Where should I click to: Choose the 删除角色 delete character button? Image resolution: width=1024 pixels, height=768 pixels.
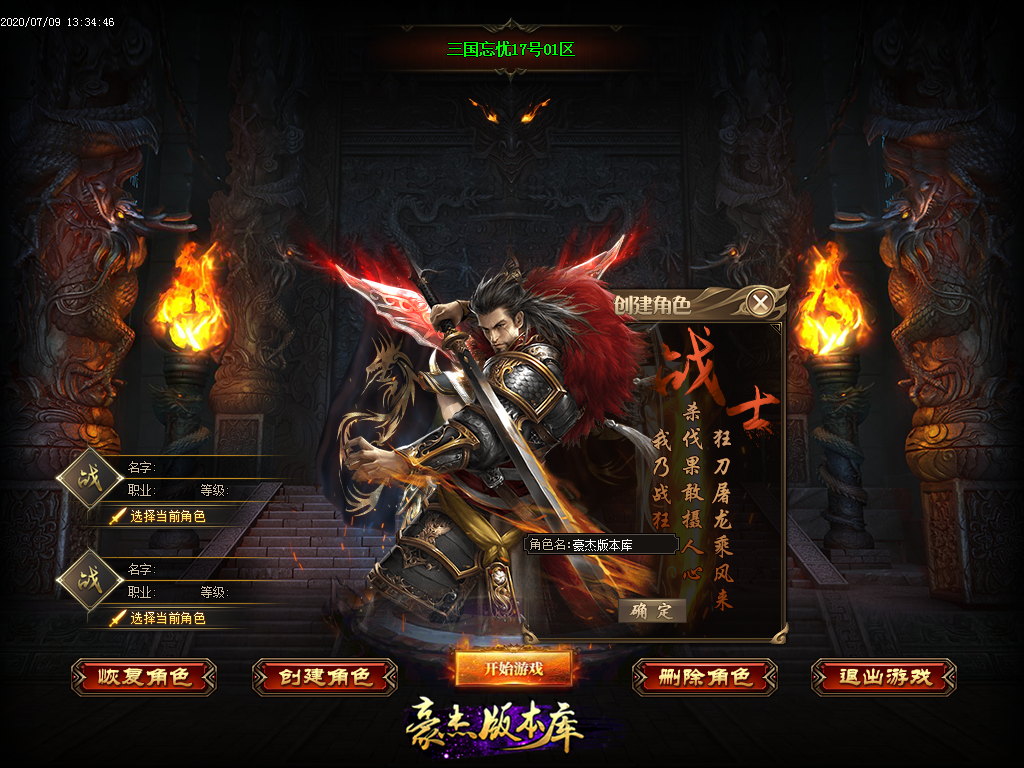705,677
